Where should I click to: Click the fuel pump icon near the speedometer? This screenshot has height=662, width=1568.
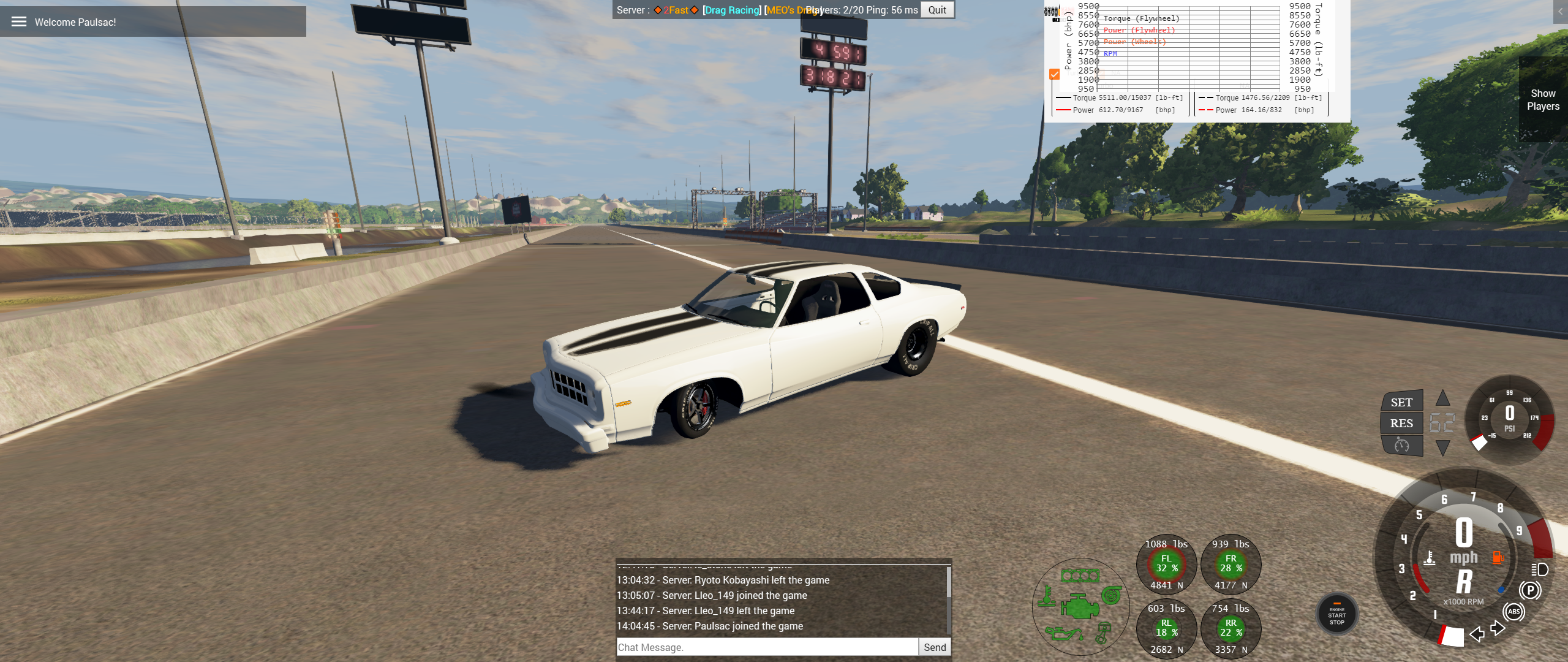(x=1498, y=558)
